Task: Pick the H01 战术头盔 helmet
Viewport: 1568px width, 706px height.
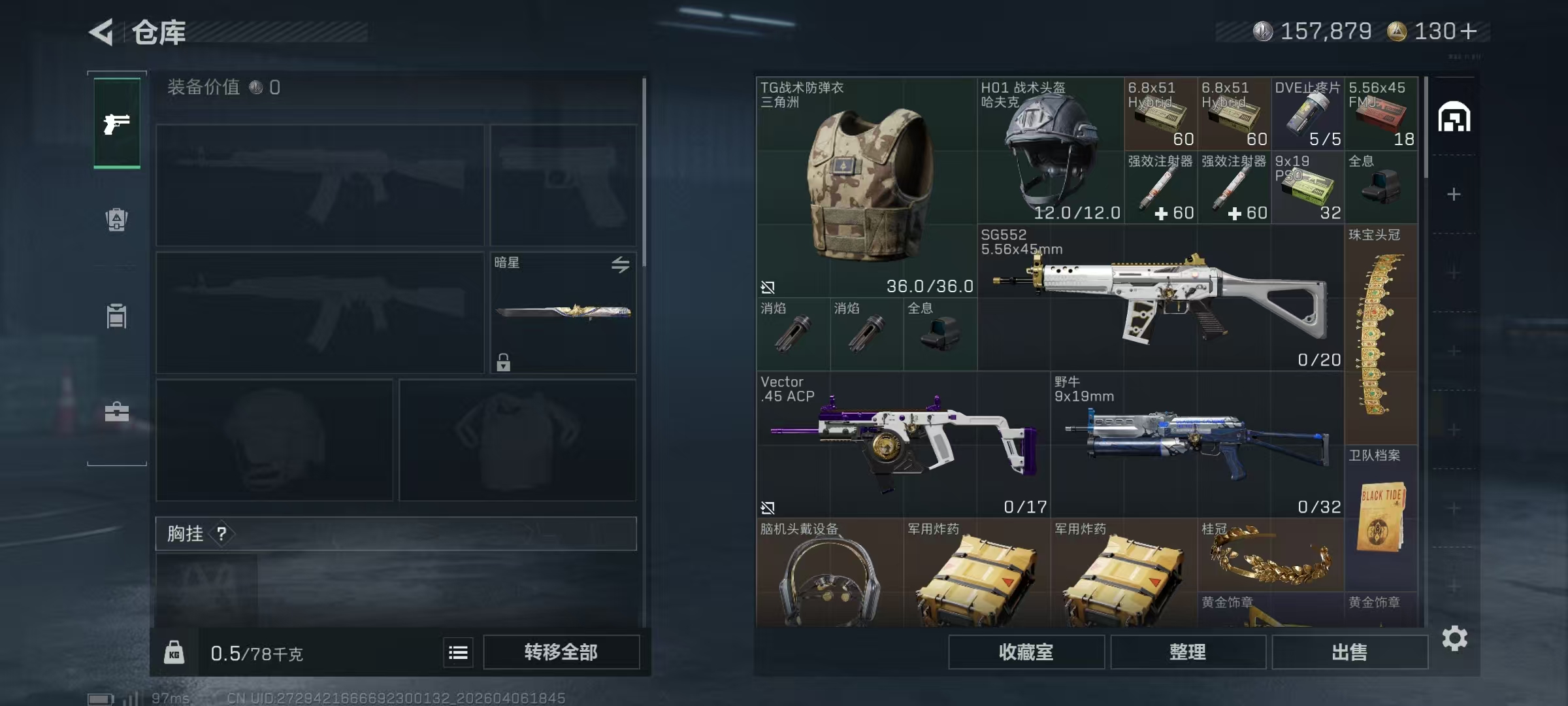Action: 1050,150
